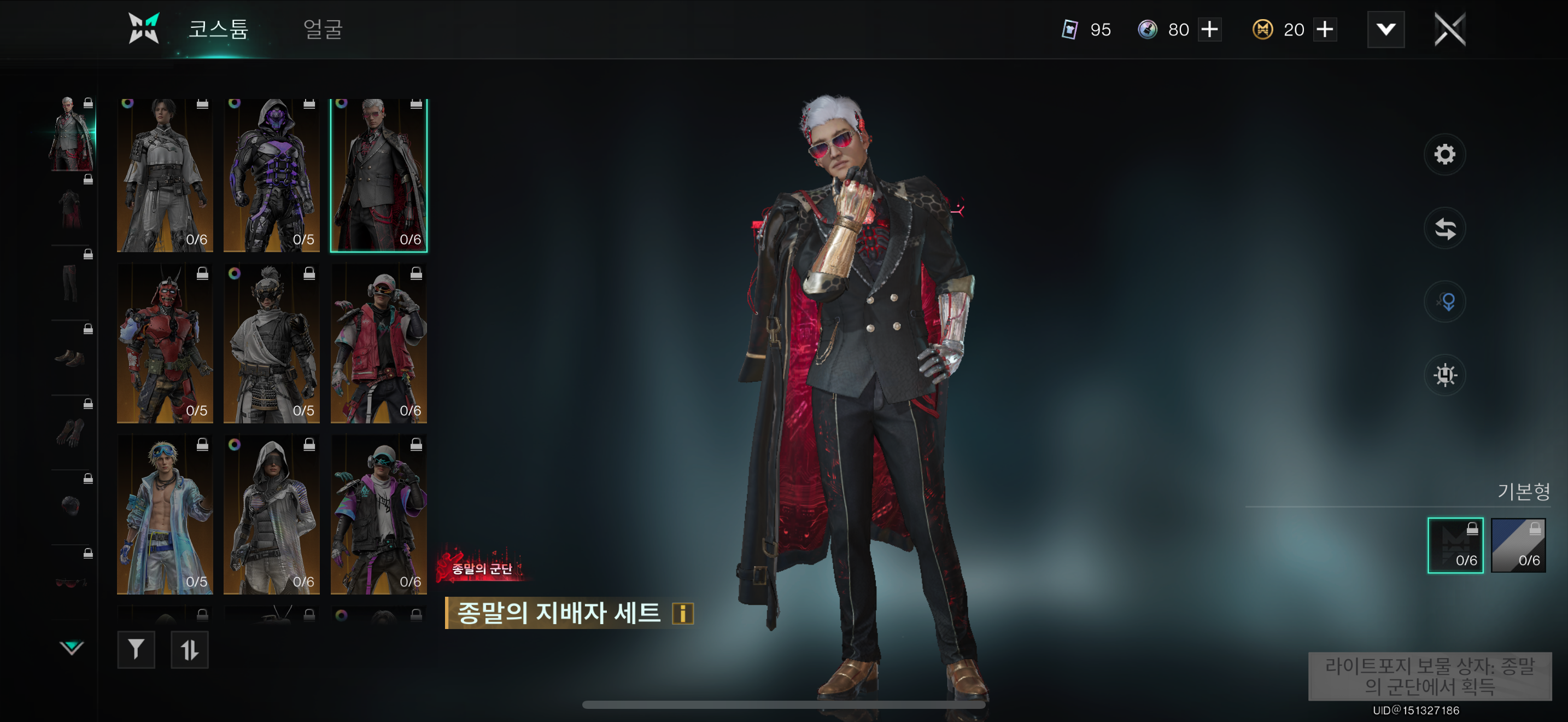Show info for 종말의 지배자 세트
Image resolution: width=1568 pixels, height=722 pixels.
[x=682, y=613]
